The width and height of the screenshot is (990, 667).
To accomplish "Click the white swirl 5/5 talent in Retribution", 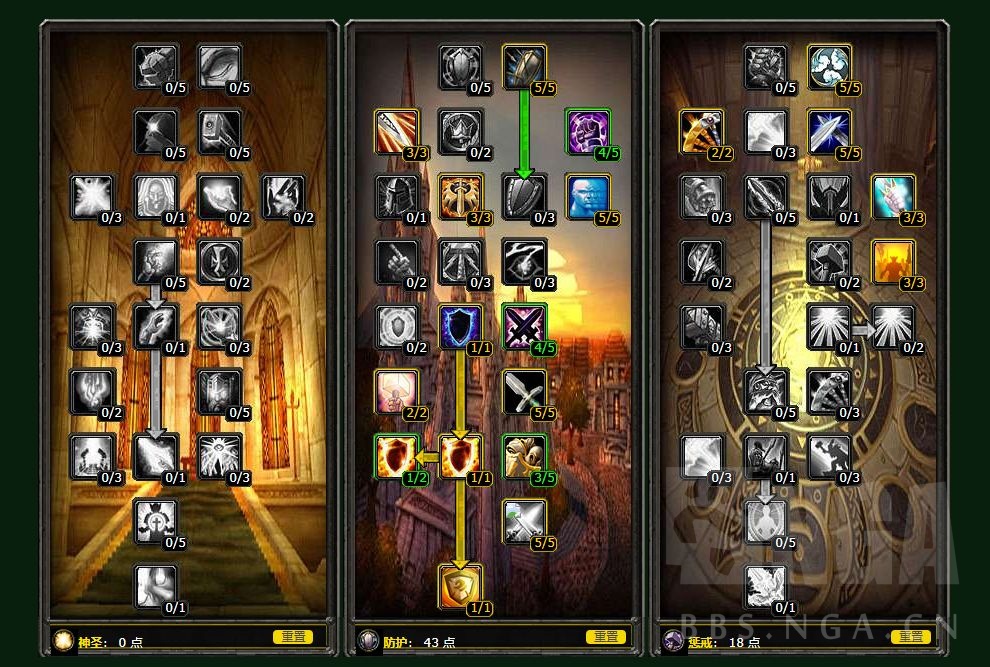I will pos(829,66).
